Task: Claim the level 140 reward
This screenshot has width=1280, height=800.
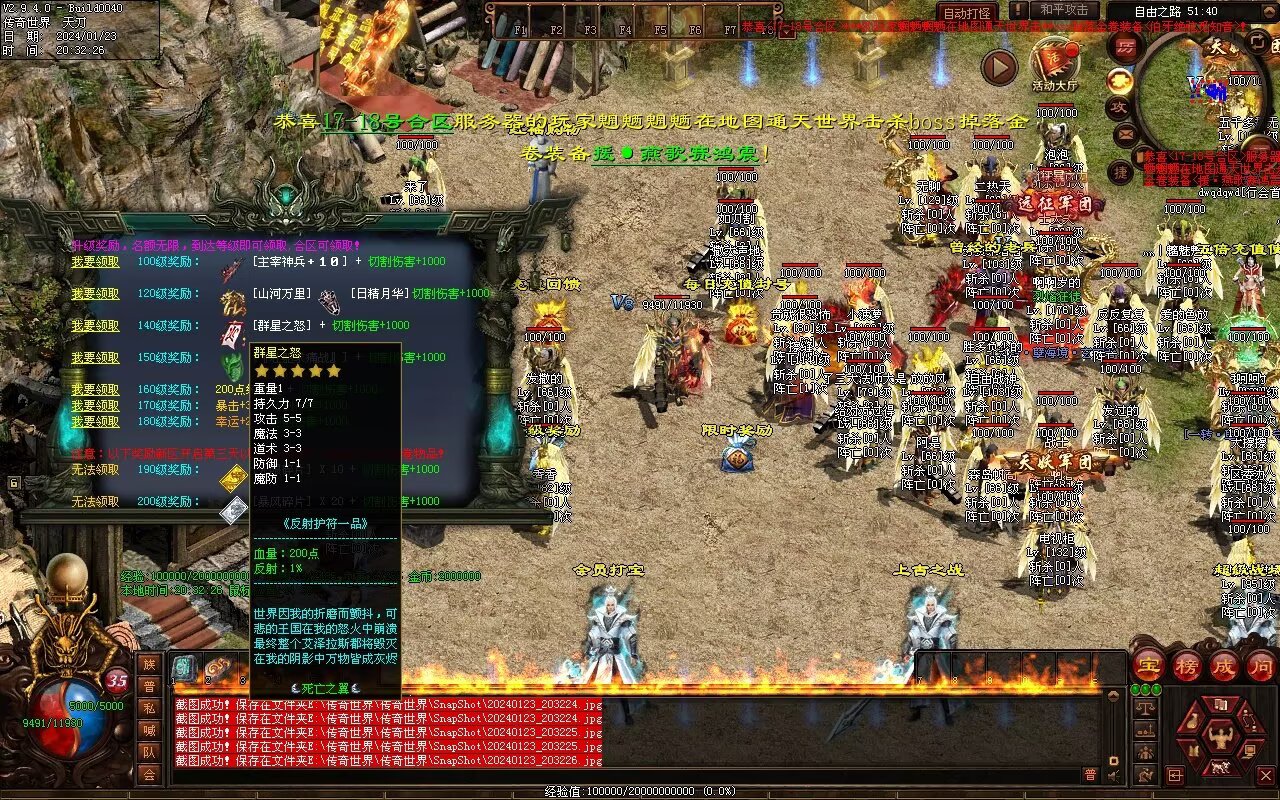Action: click(x=95, y=326)
